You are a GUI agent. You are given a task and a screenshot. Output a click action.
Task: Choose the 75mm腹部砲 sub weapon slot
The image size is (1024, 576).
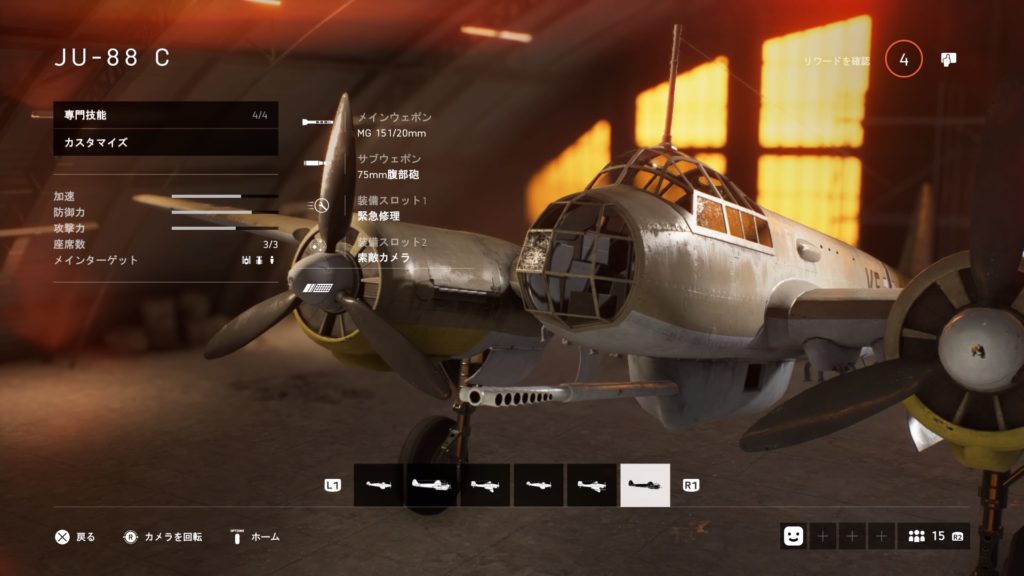(x=390, y=167)
